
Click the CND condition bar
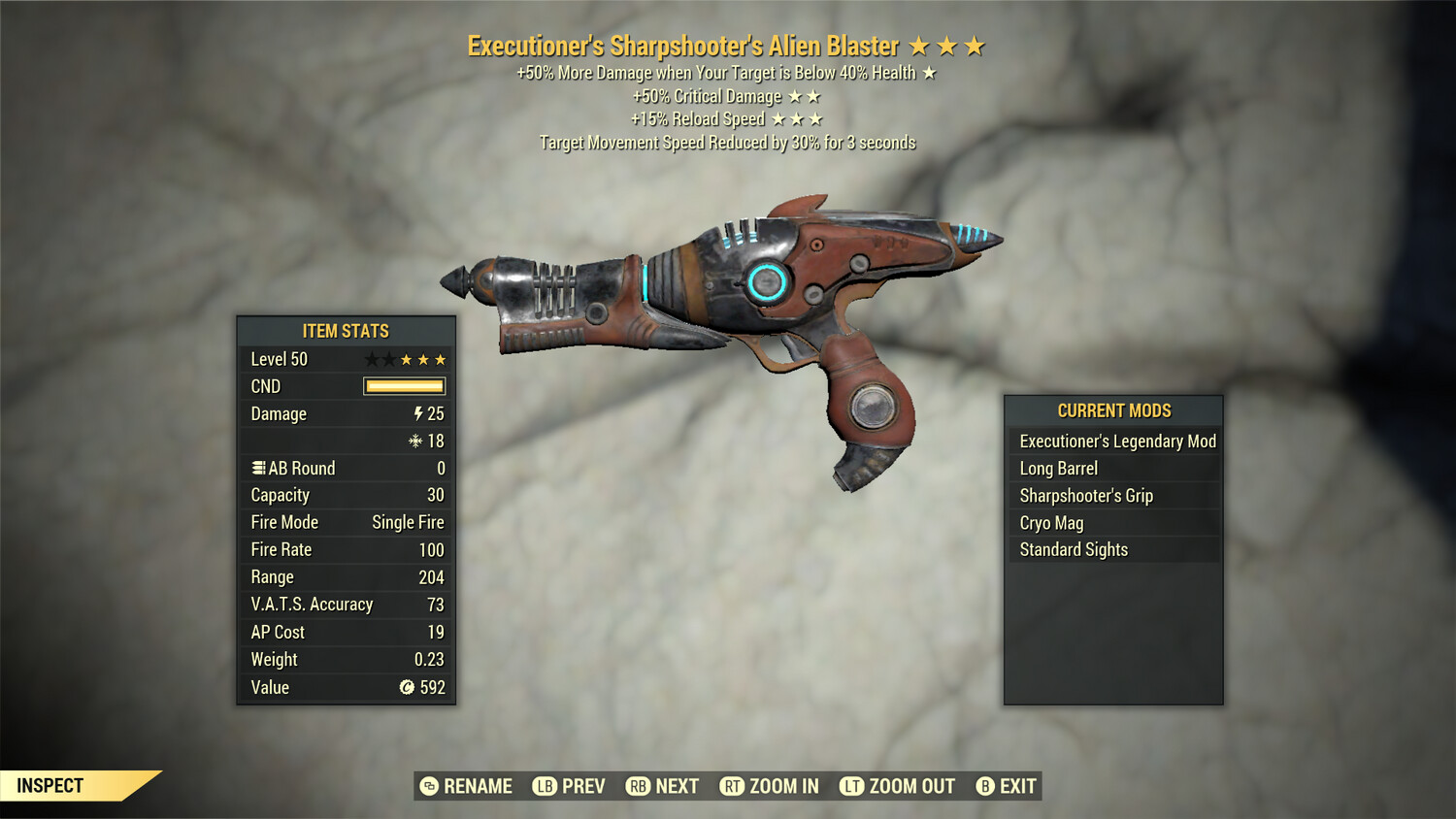point(403,386)
